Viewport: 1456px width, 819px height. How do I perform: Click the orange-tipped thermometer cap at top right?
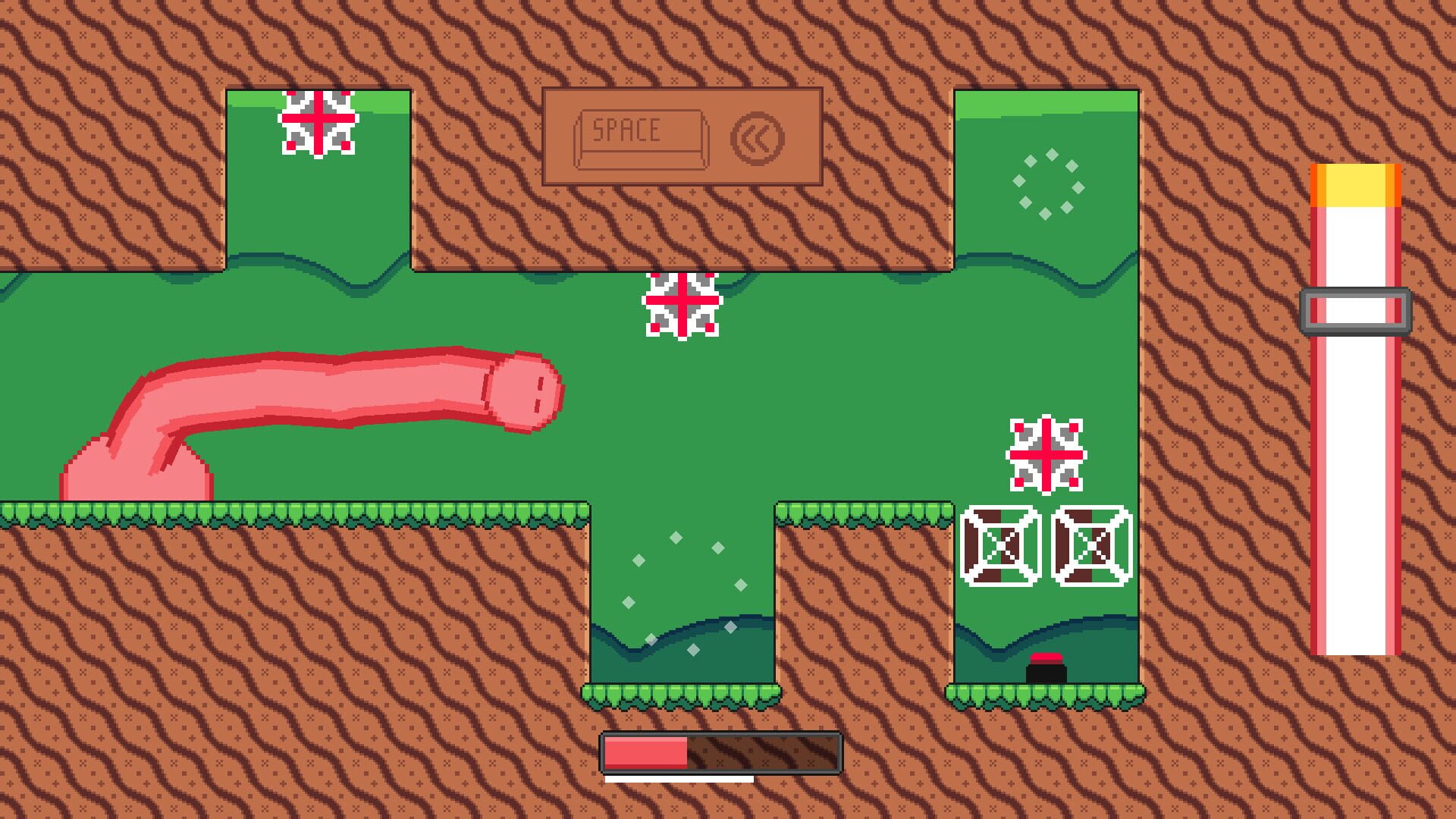pyautogui.click(x=1355, y=186)
